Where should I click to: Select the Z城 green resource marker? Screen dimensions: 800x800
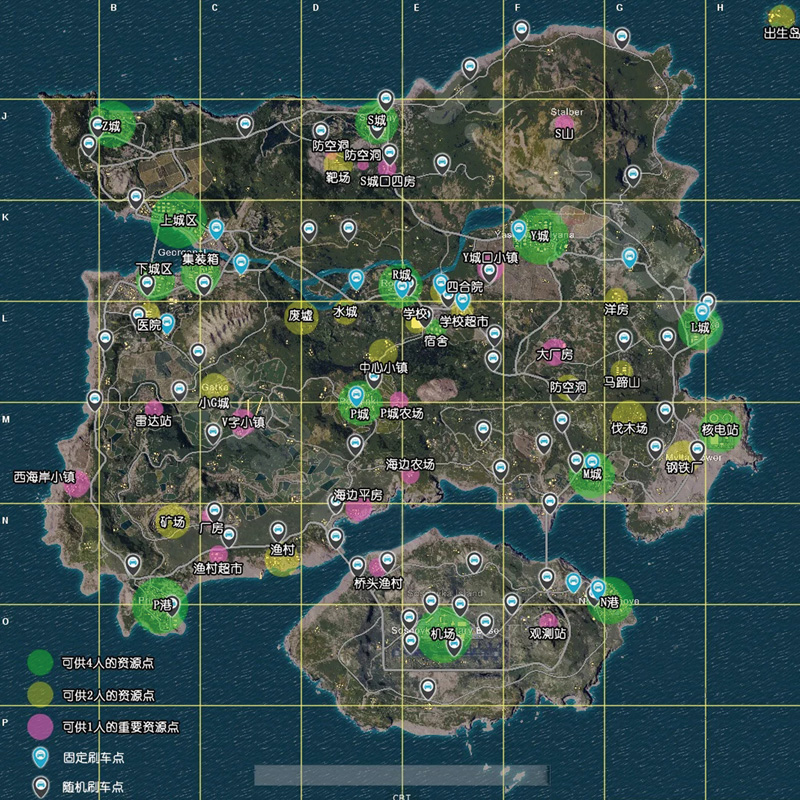(113, 126)
